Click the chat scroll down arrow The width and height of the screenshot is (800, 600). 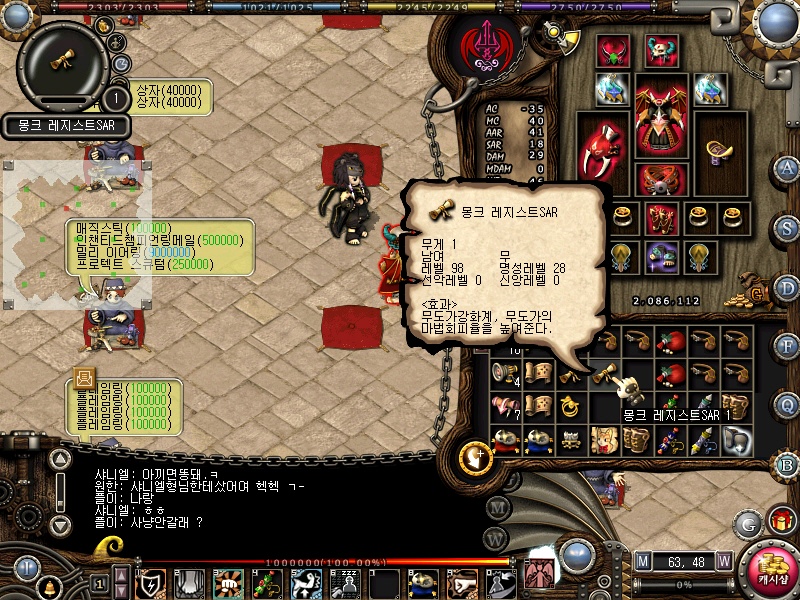[61, 524]
